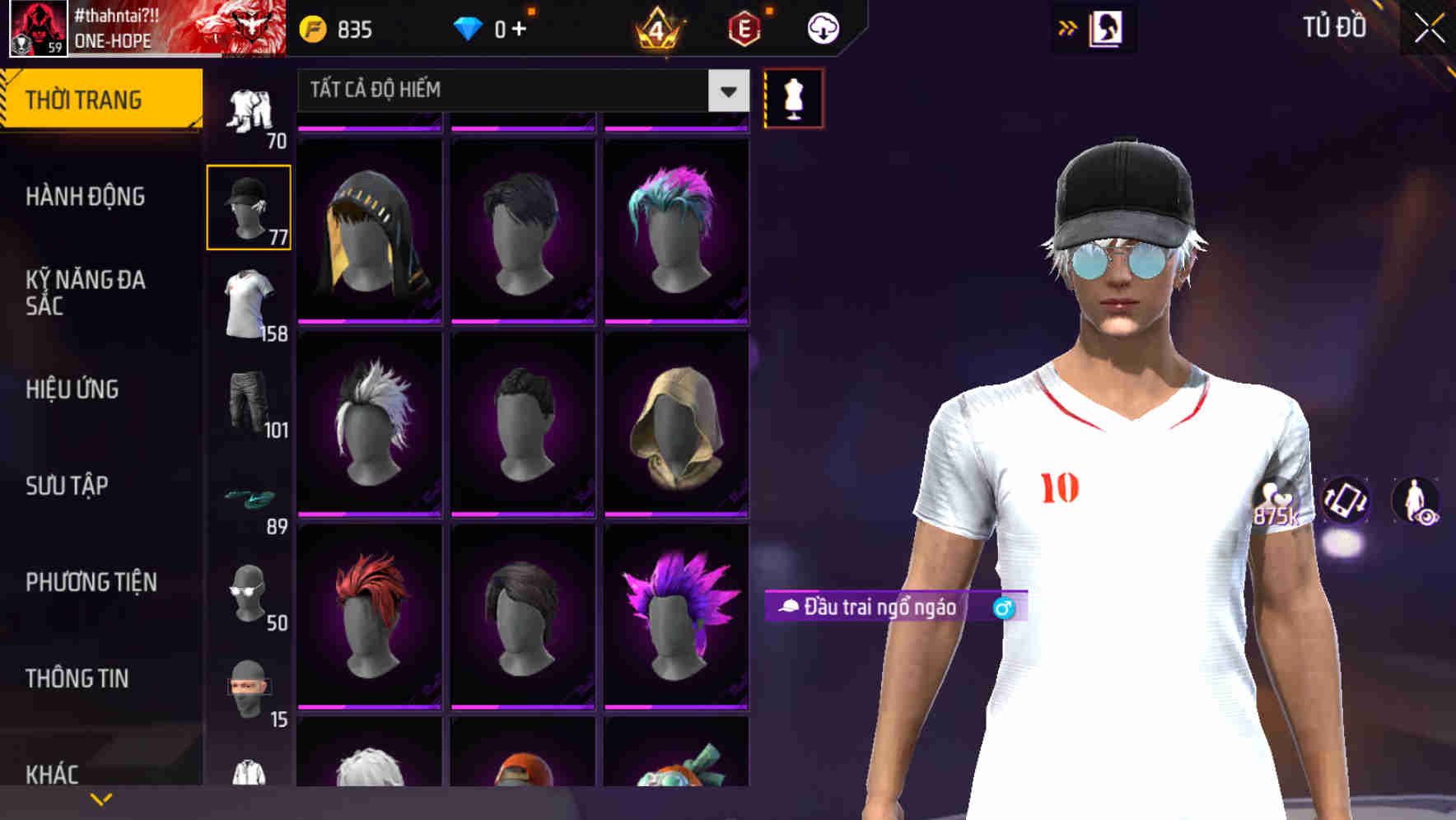This screenshot has height=820, width=1456.
Task: Select the glasses category icon
Action: tap(248, 593)
